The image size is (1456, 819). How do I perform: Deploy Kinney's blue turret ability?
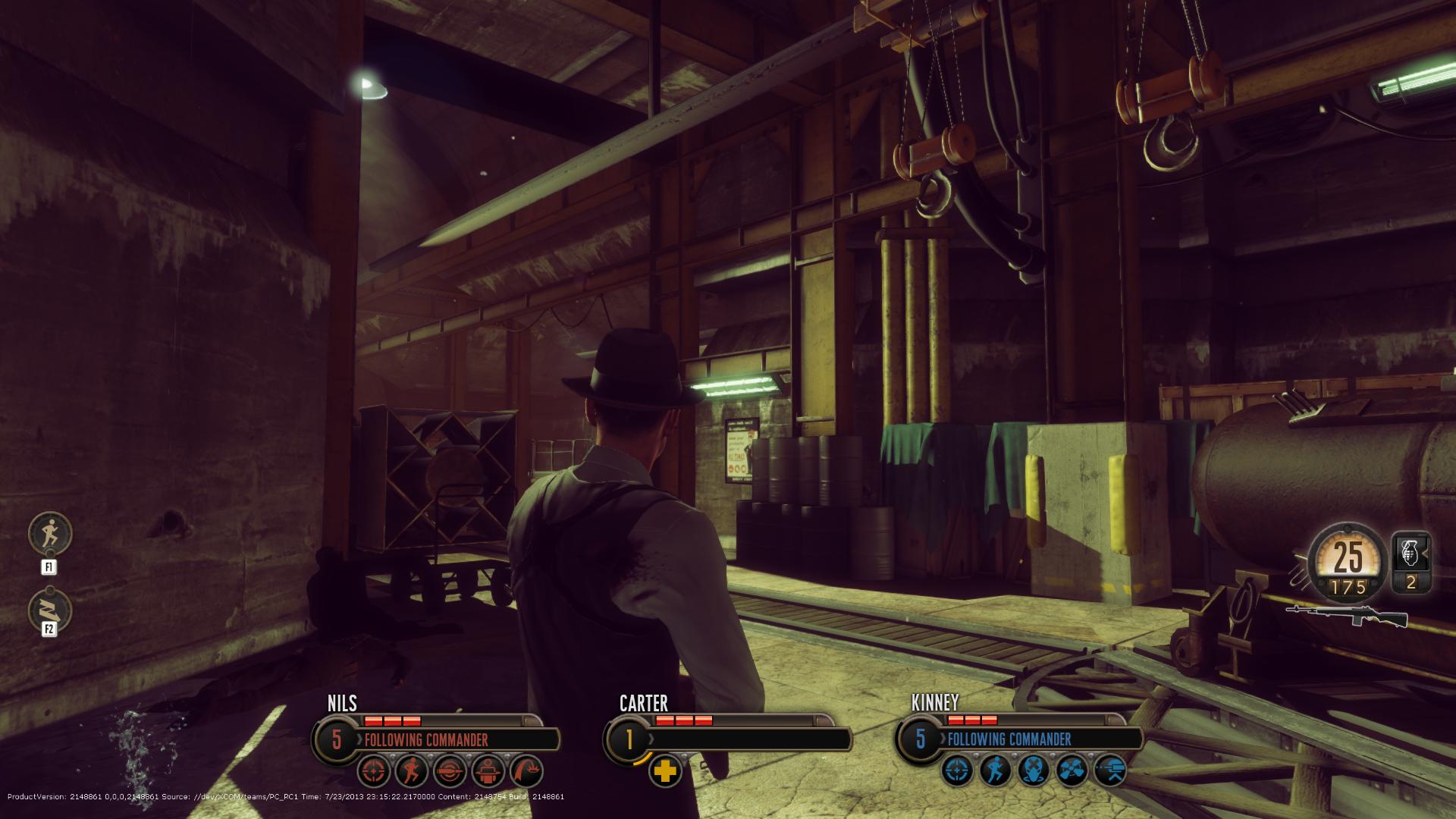click(1110, 771)
